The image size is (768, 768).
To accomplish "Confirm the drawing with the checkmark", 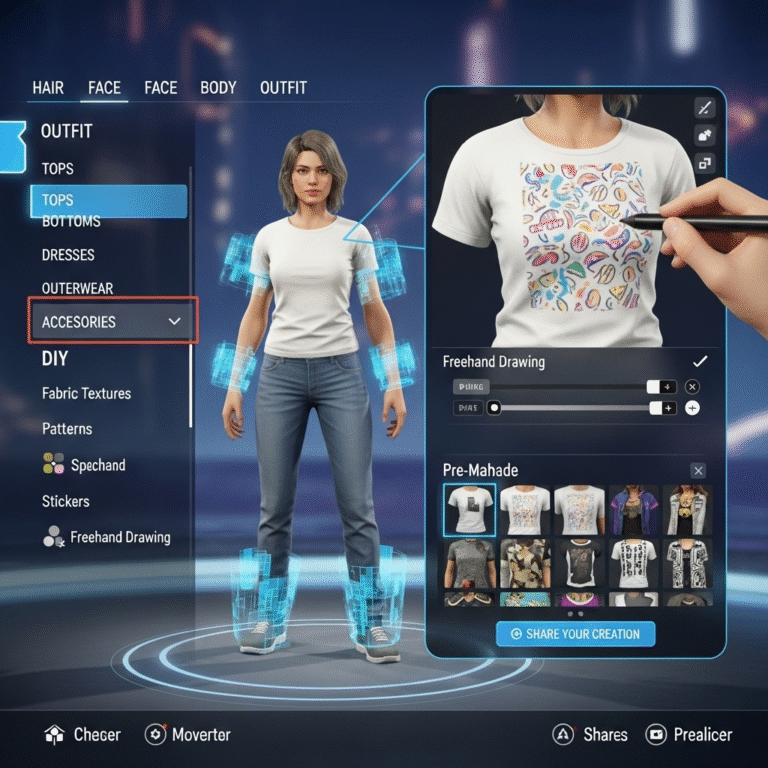I will [700, 361].
